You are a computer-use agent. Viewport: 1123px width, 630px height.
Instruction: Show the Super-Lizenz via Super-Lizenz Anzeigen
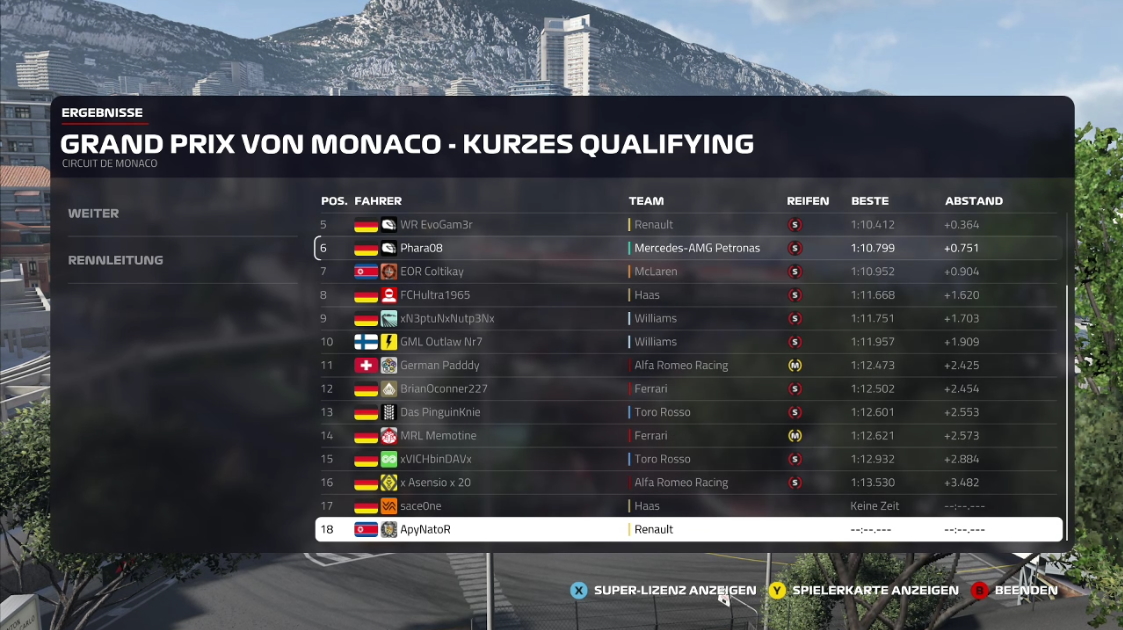(x=663, y=590)
